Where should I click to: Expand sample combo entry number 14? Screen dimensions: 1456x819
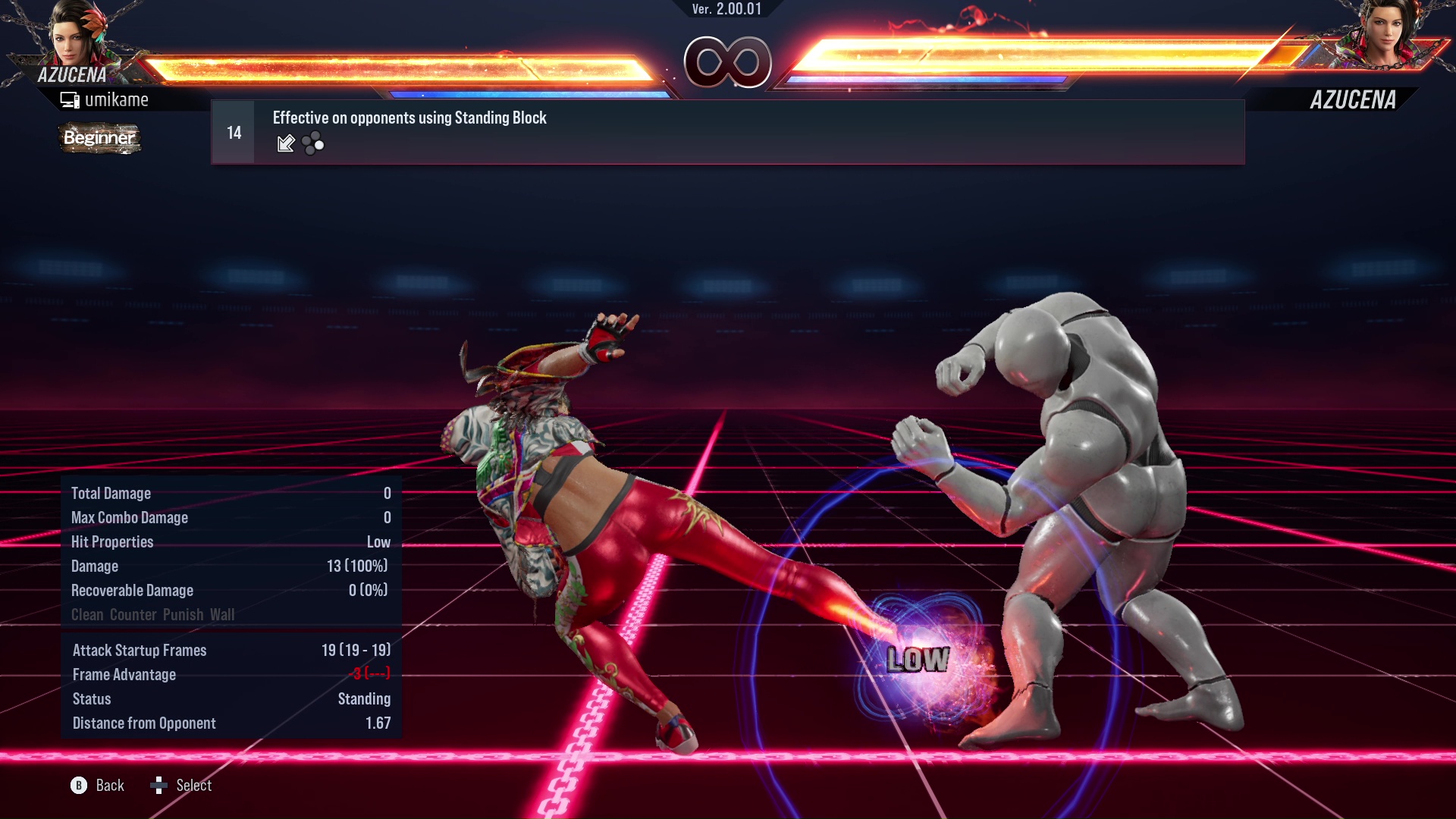[x=233, y=131]
